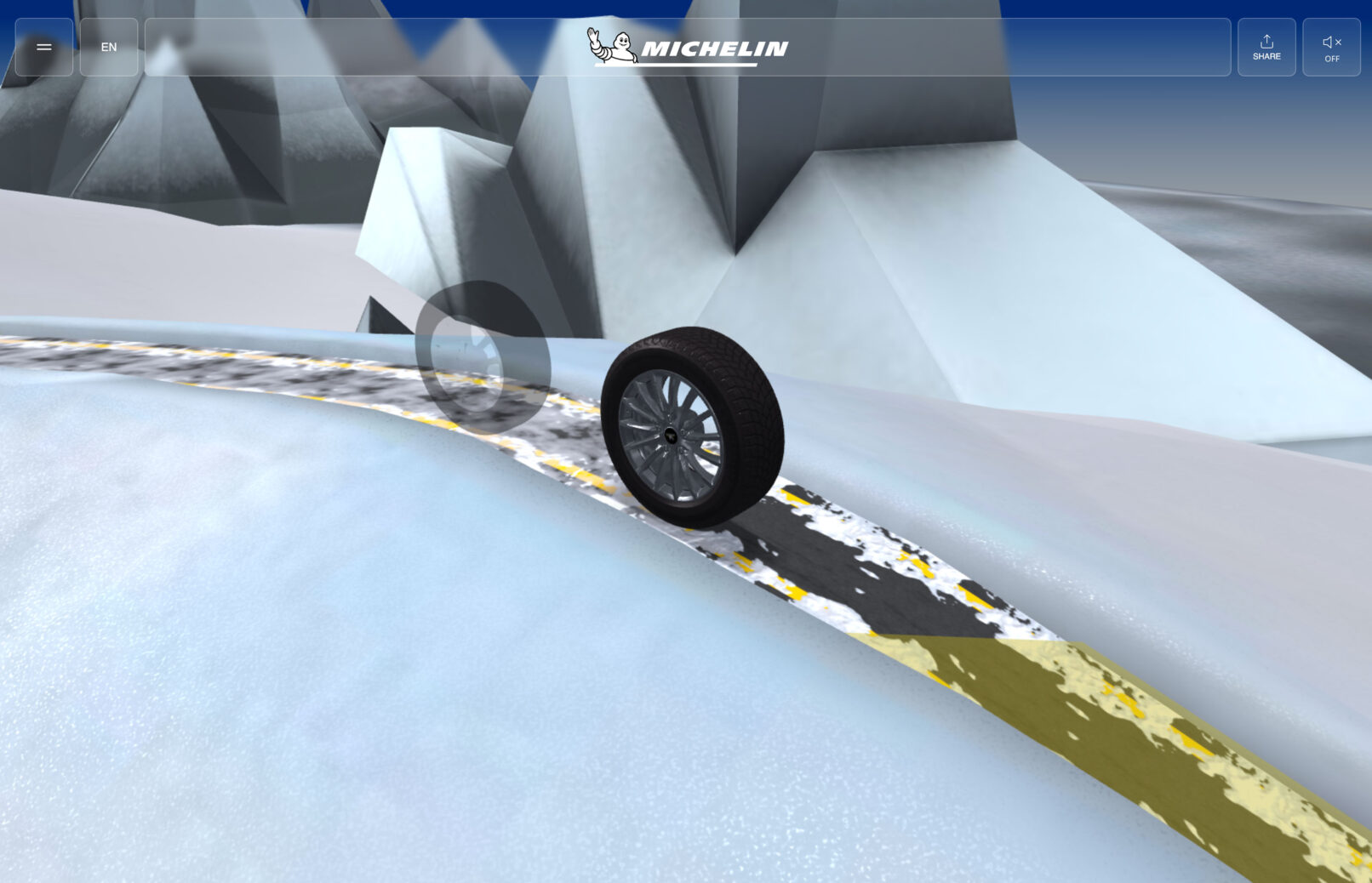Change the EN language setting

pyautogui.click(x=109, y=48)
